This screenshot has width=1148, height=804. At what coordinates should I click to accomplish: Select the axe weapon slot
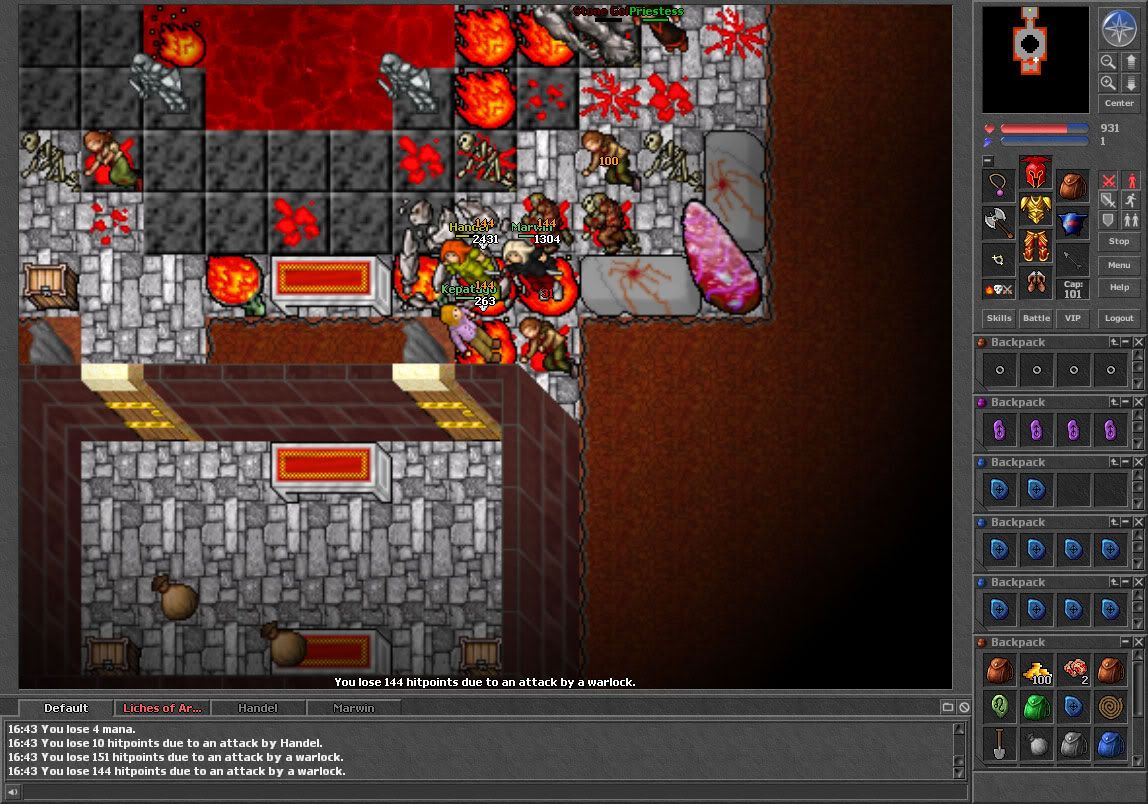tap(998, 222)
